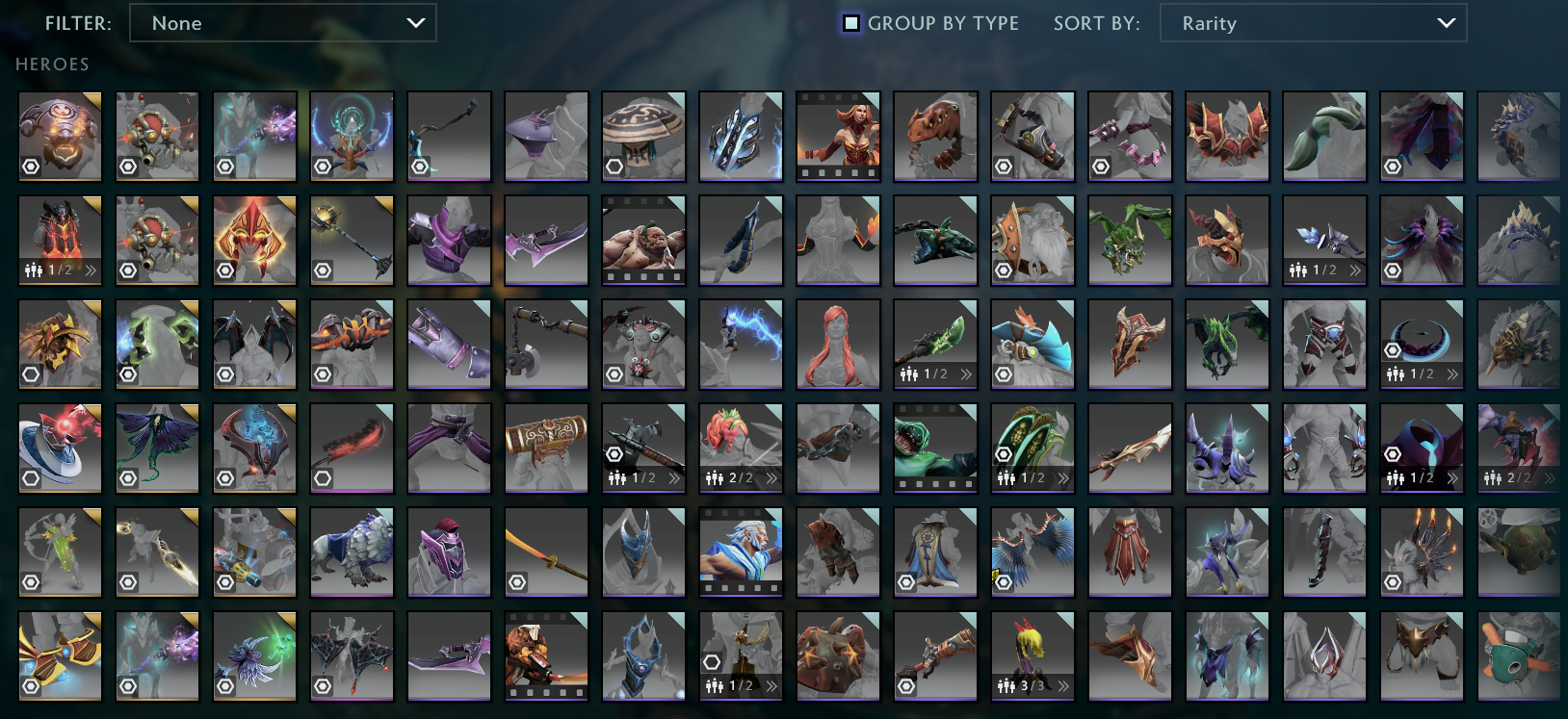Click the hex icon on the mushroom hat item
This screenshot has height=719, width=1568.
(614, 167)
